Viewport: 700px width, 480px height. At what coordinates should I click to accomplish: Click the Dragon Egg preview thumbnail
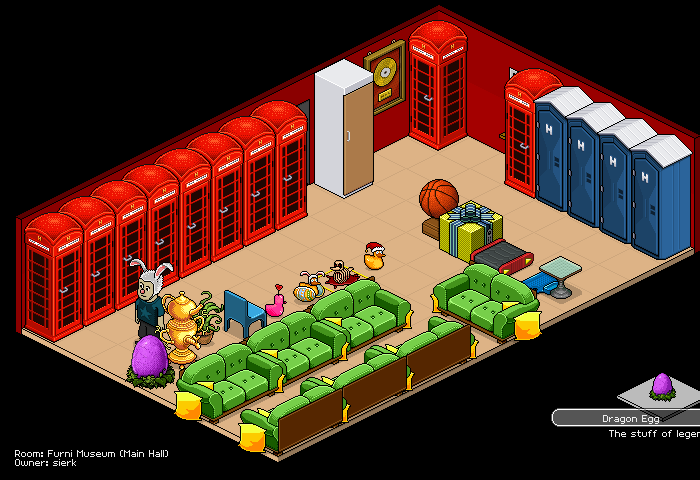(x=660, y=386)
